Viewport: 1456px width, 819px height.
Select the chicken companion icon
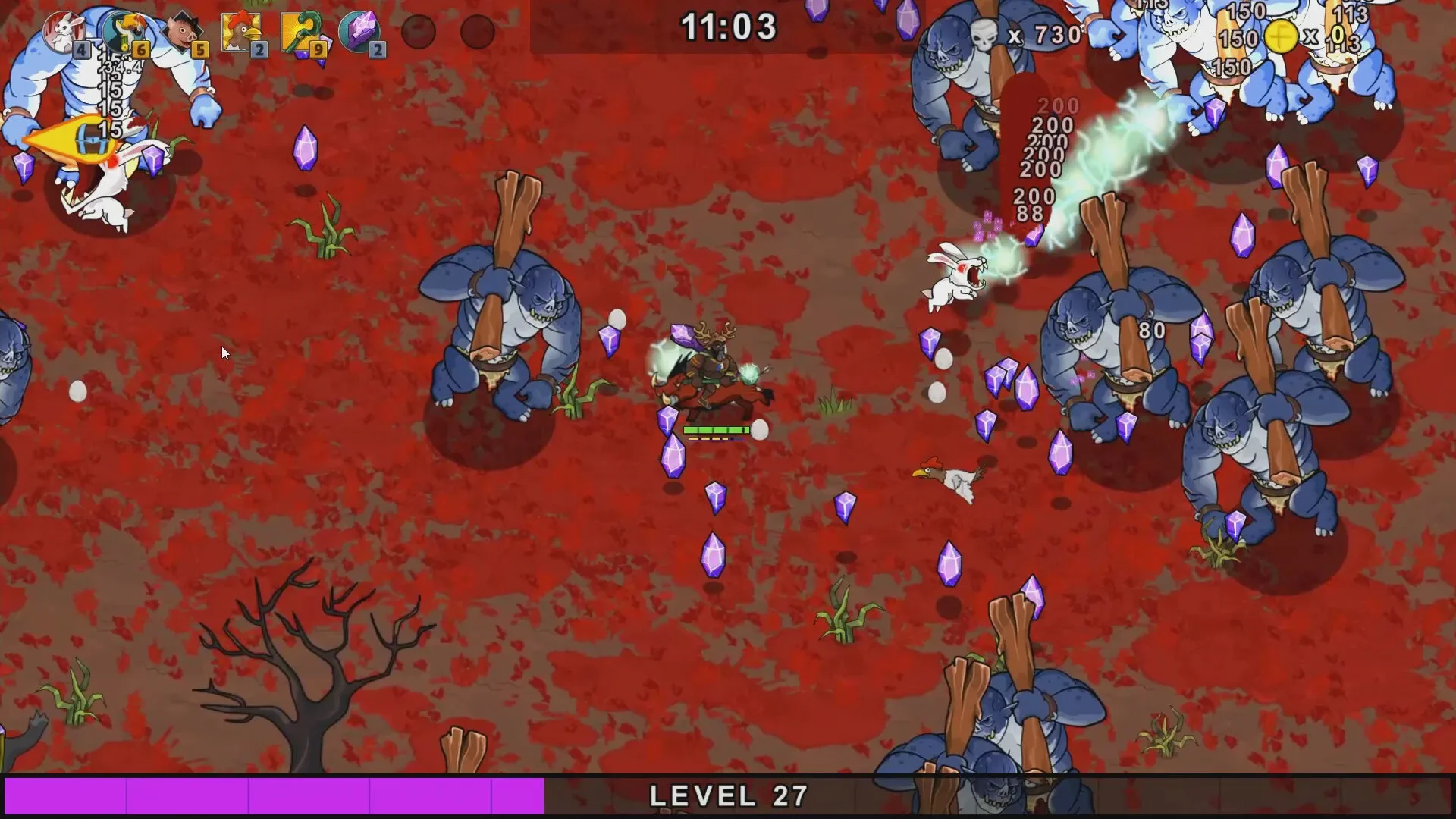241,32
